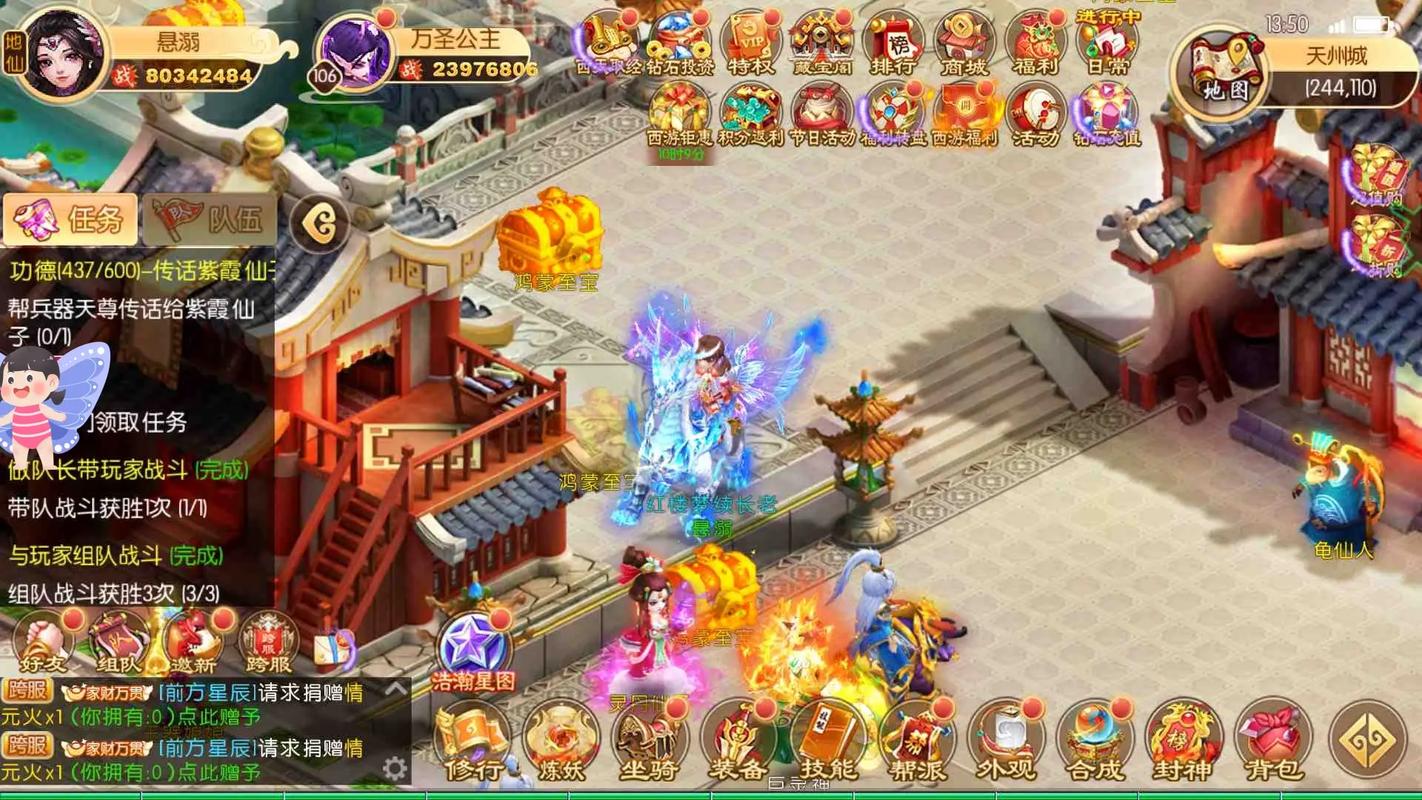1422x800 pixels.
Task: Open the 福利 welfare rewards
Action: pos(1035,45)
